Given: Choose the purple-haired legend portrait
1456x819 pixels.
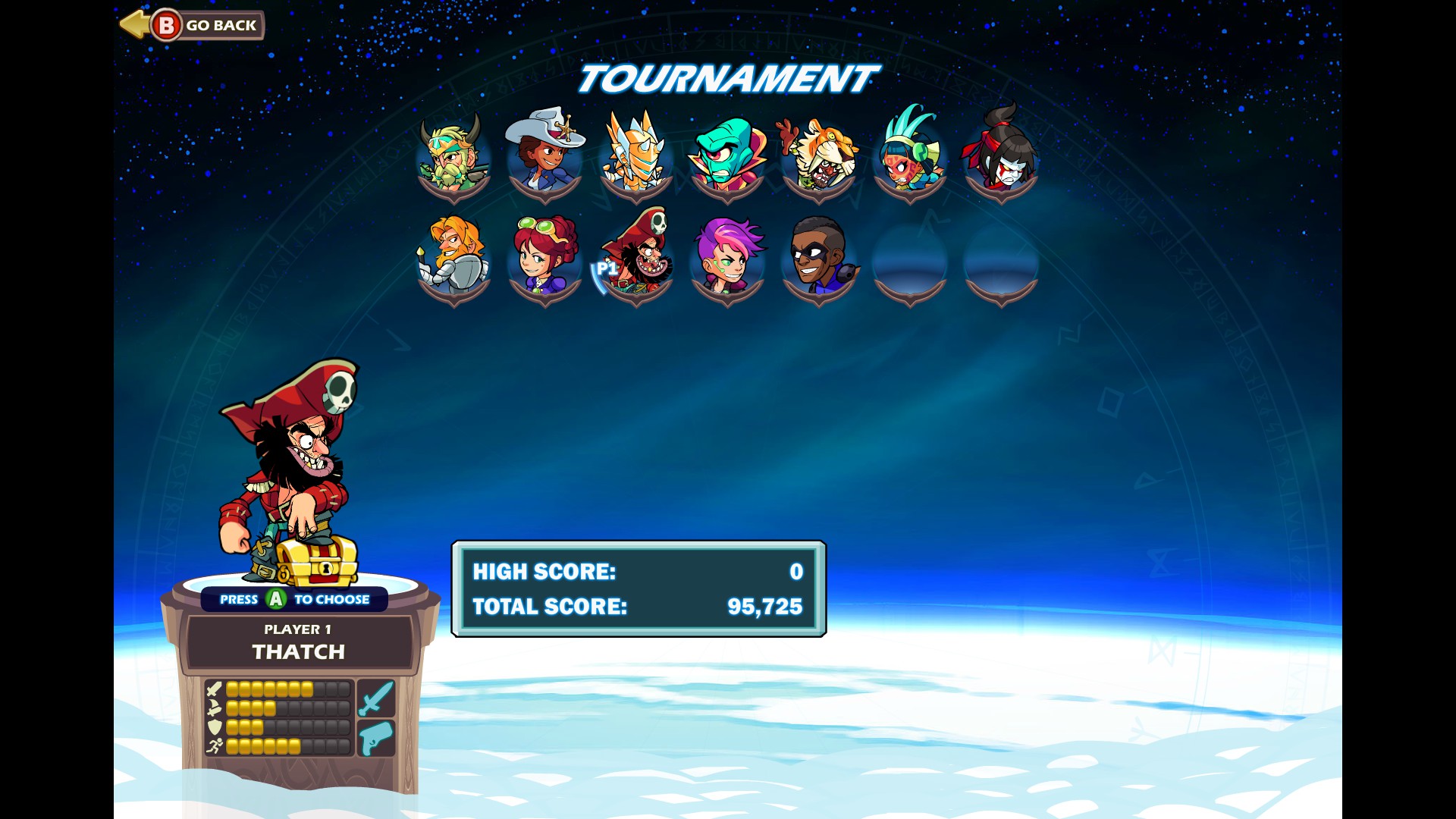Looking at the screenshot, I should pos(727,259).
